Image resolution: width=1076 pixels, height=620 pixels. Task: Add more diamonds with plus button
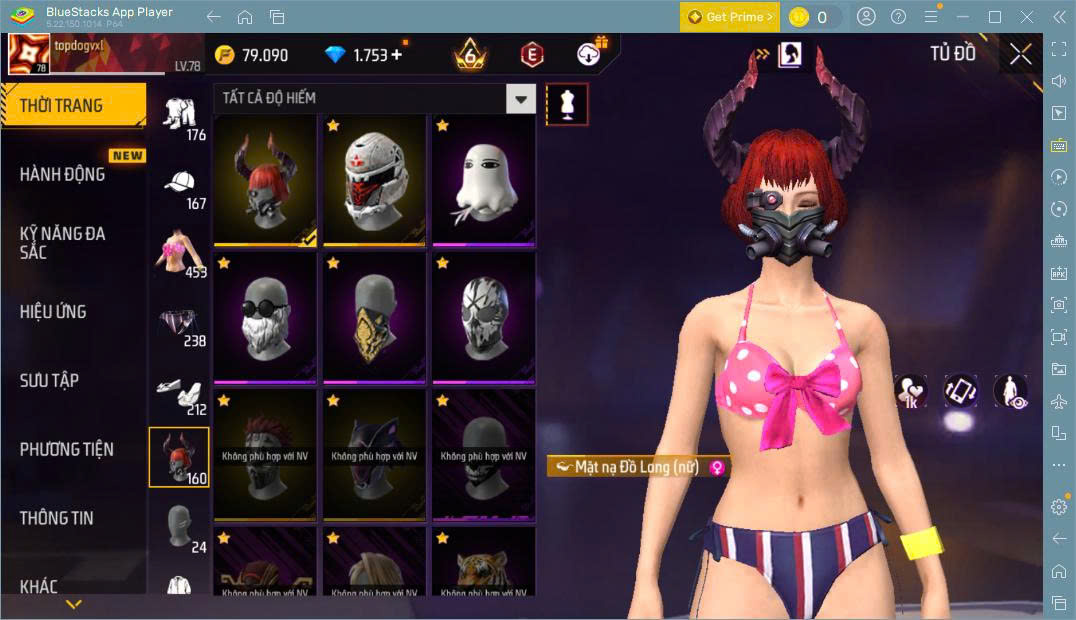coord(397,55)
